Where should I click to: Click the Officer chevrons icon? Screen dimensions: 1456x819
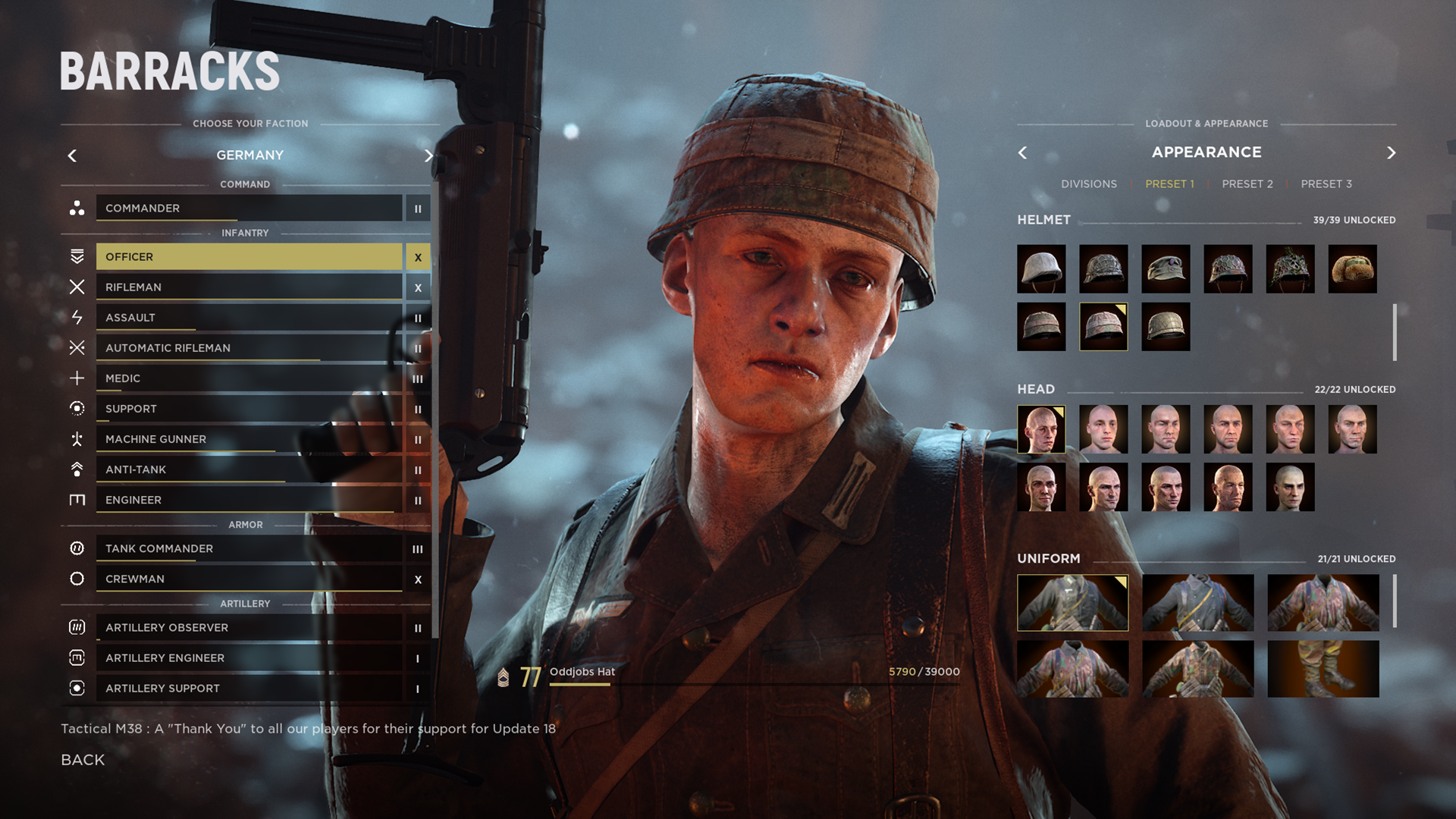pos(76,256)
